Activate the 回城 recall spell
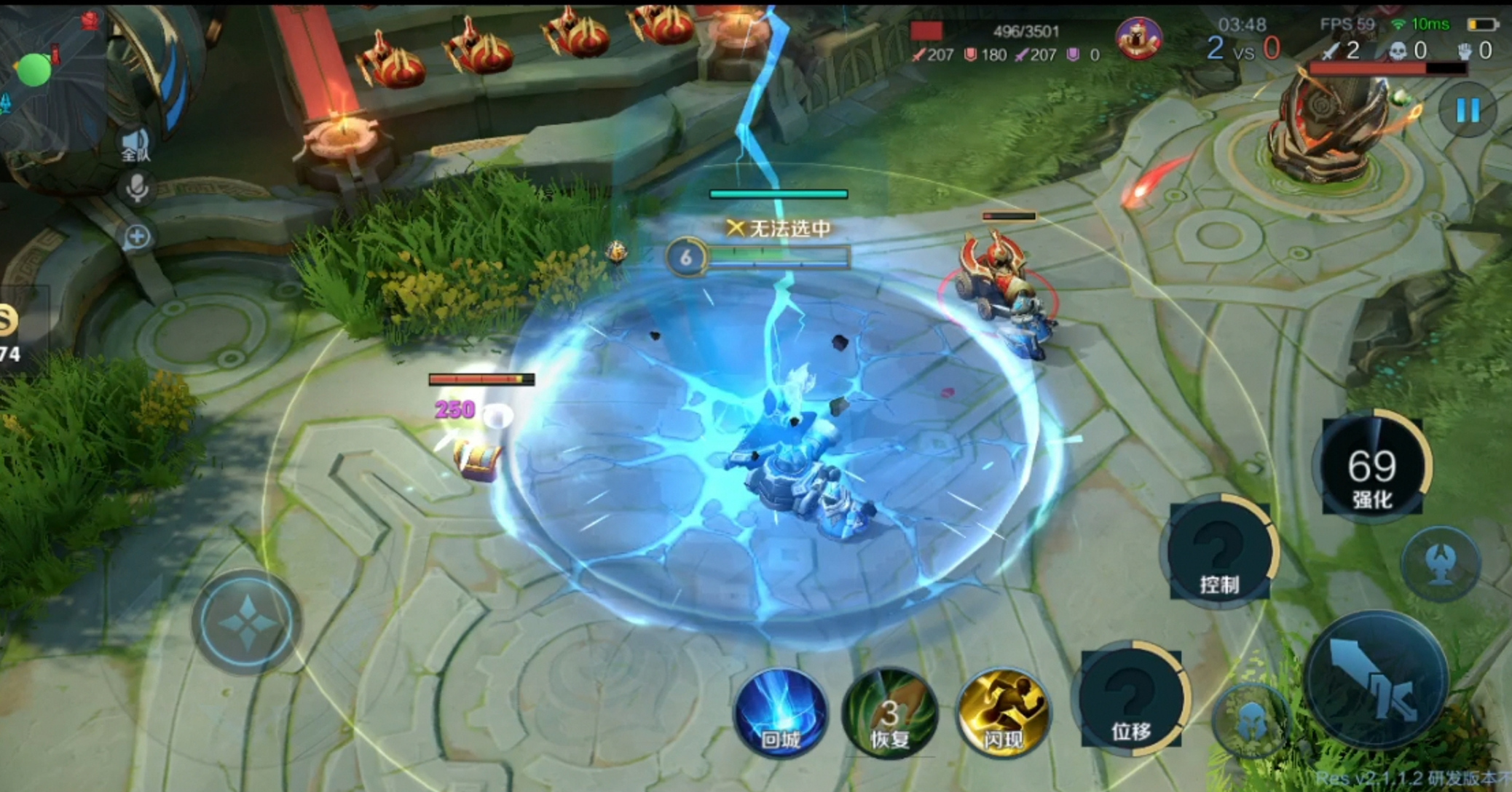1512x792 pixels. [x=781, y=712]
